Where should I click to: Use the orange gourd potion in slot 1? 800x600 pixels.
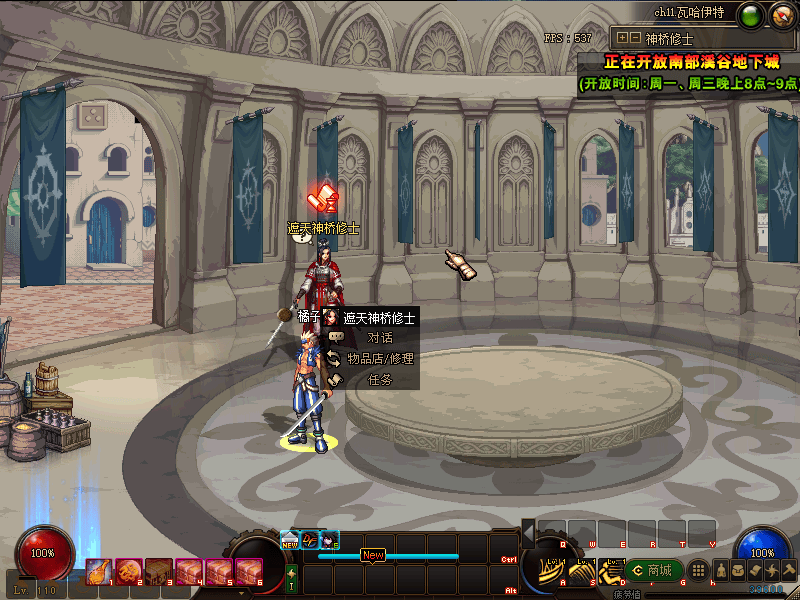[98, 571]
